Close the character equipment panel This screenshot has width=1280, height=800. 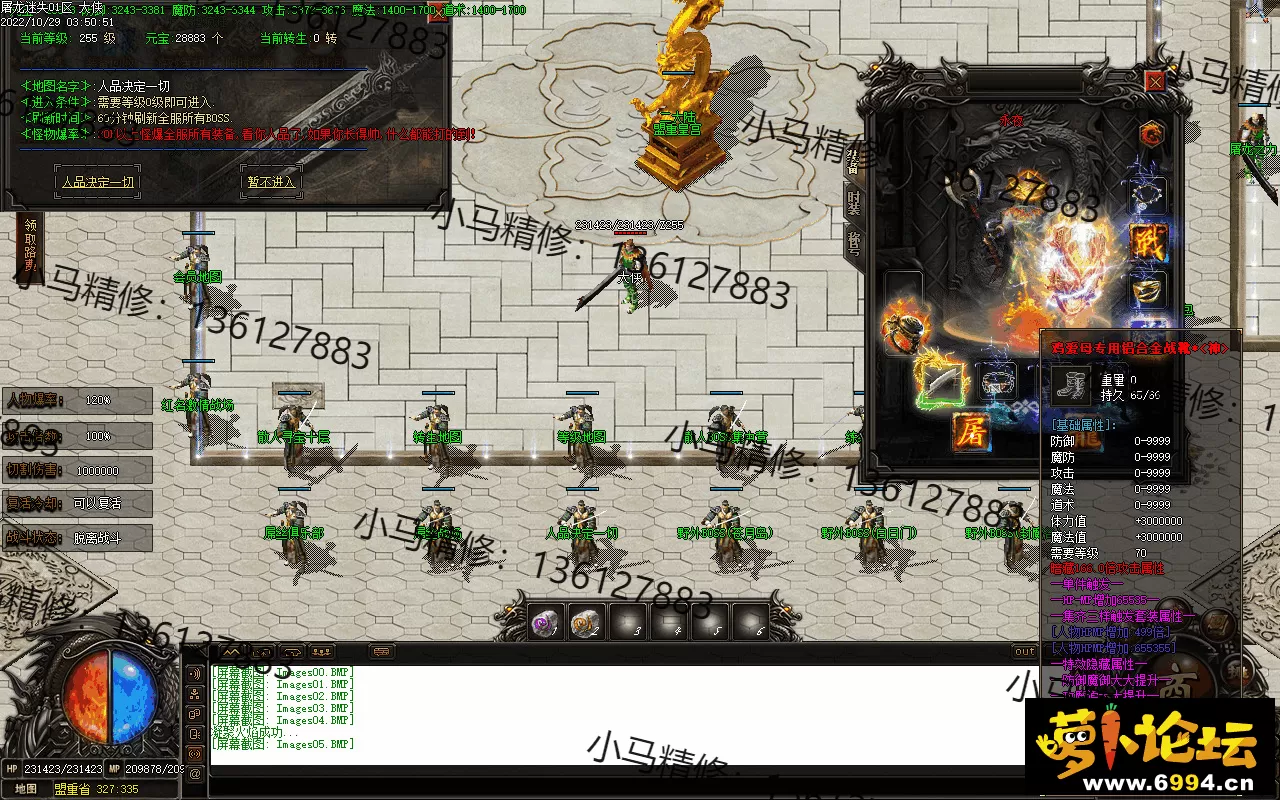1155,80
